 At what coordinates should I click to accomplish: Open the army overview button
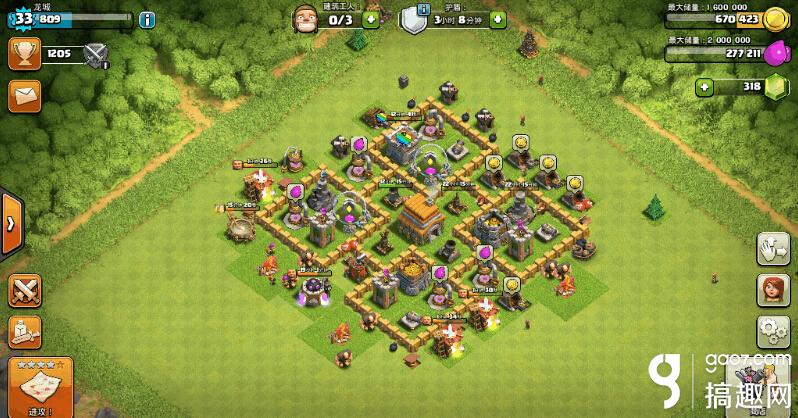click(24, 333)
